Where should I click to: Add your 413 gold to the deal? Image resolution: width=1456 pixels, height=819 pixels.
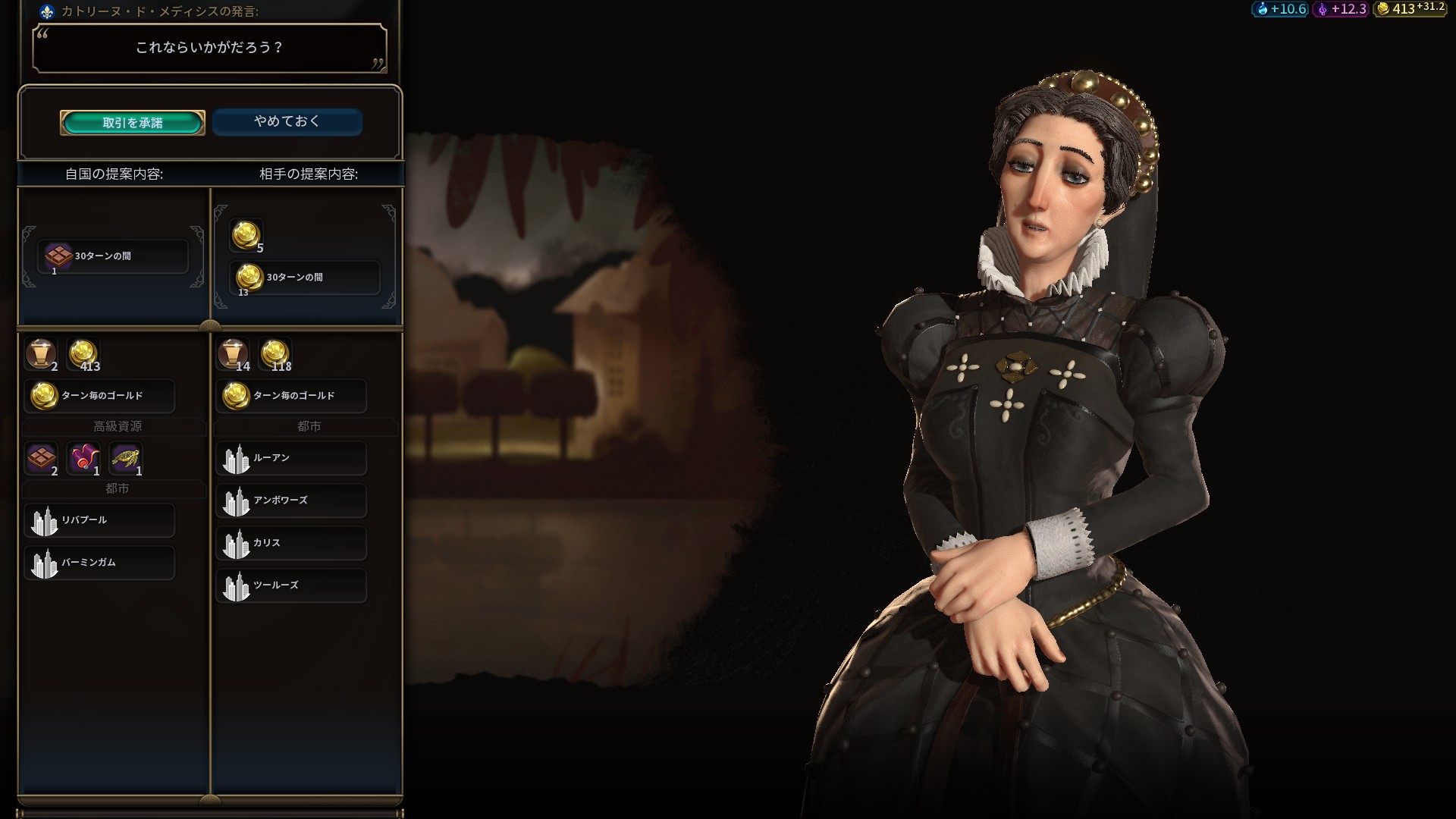(83, 354)
